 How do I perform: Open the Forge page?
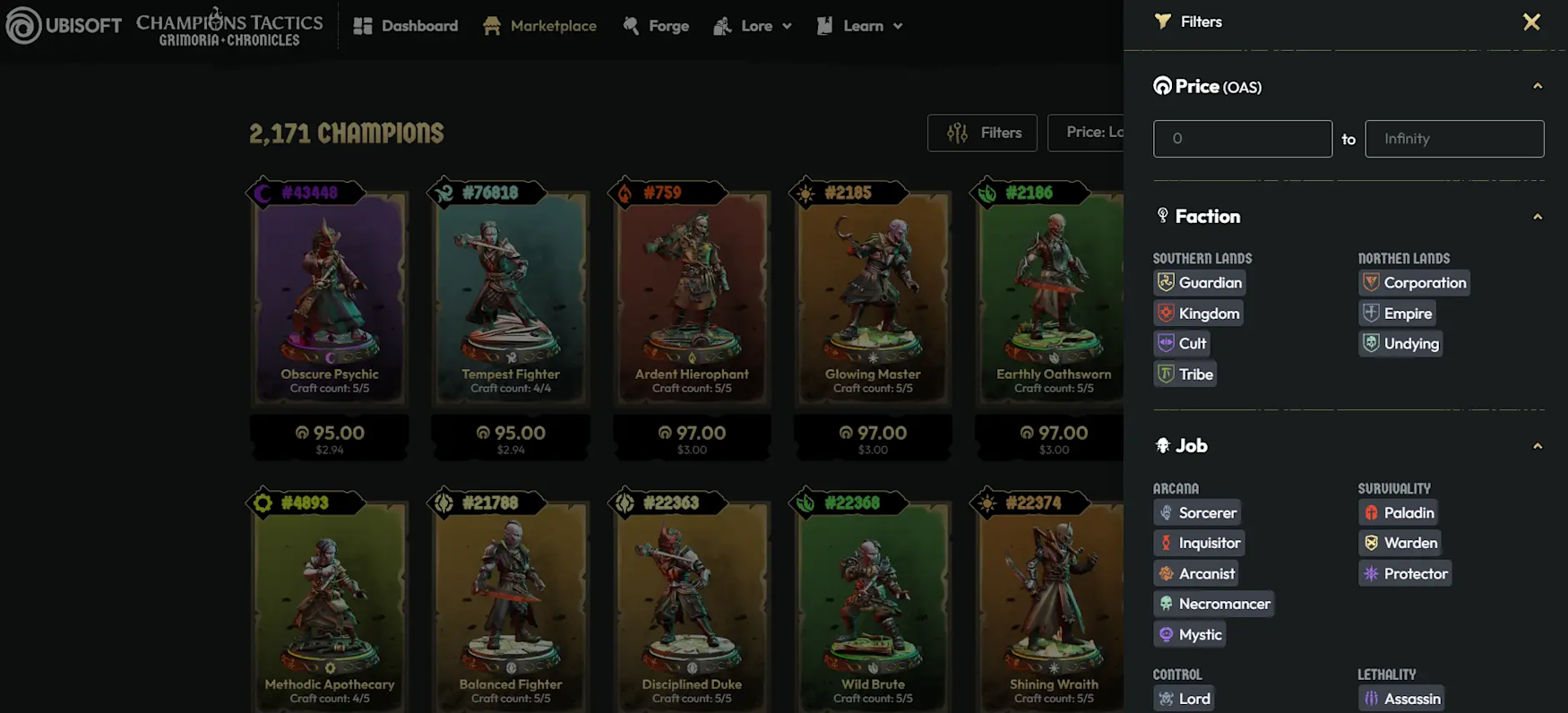click(656, 26)
